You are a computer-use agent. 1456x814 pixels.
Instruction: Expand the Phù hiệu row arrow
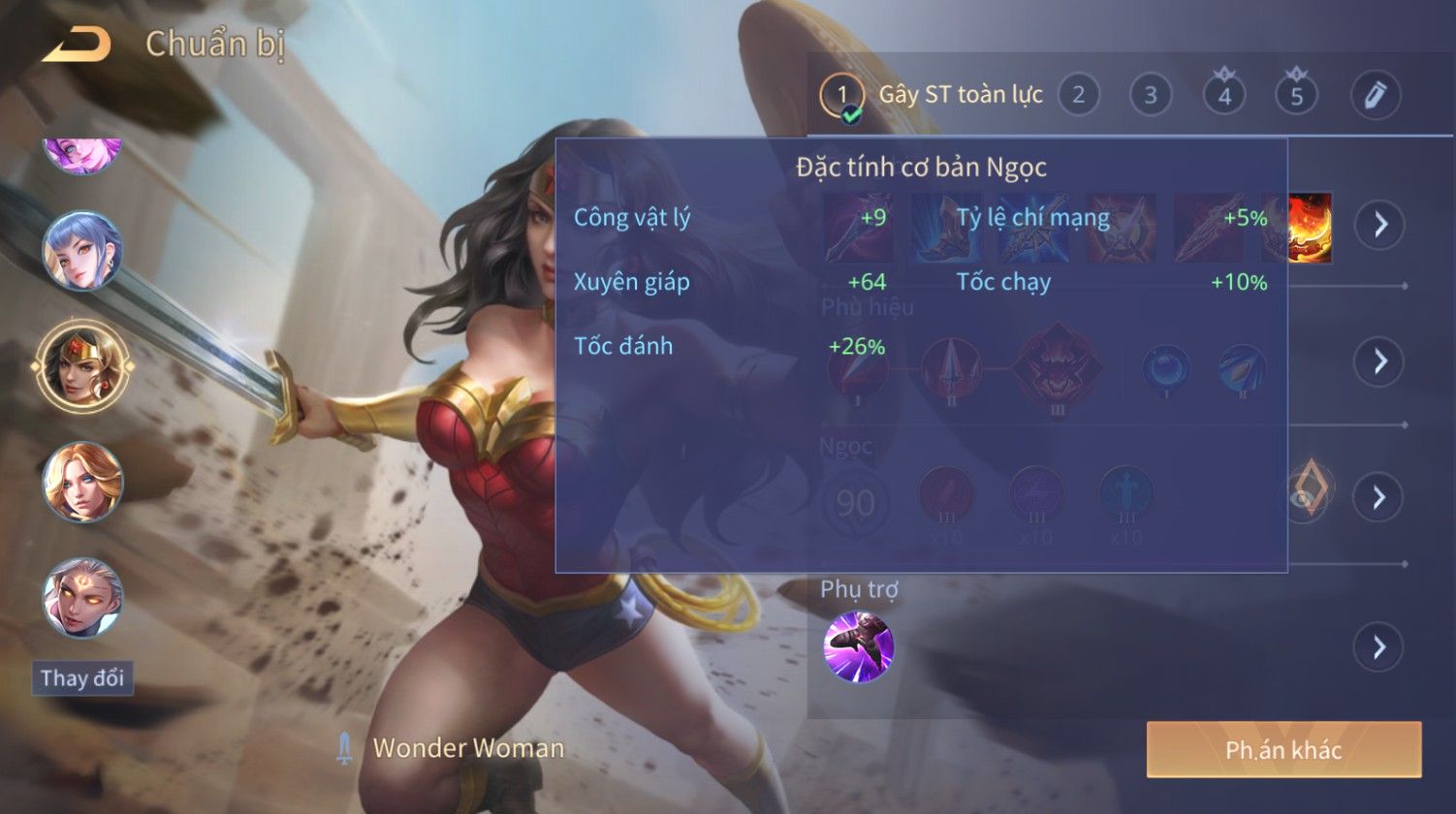point(1379,361)
